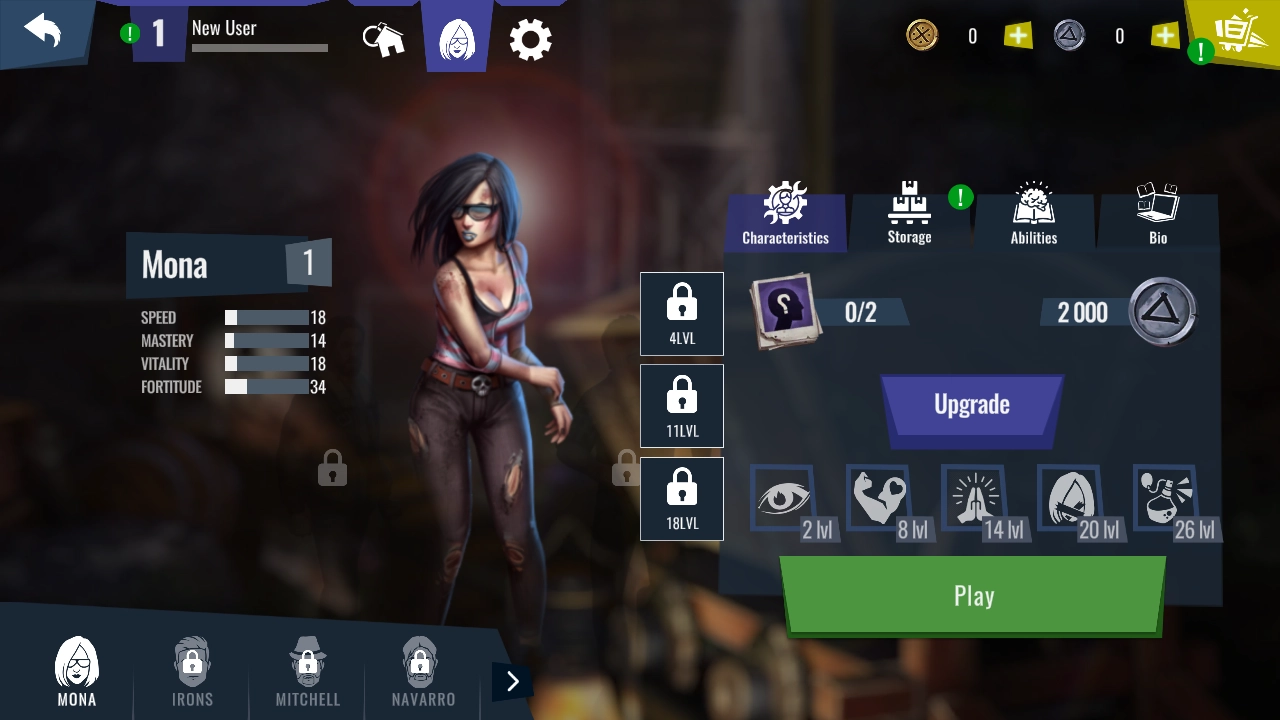Add gold coins with the plus button
This screenshot has width=1280, height=720.
pyautogui.click(x=1018, y=36)
